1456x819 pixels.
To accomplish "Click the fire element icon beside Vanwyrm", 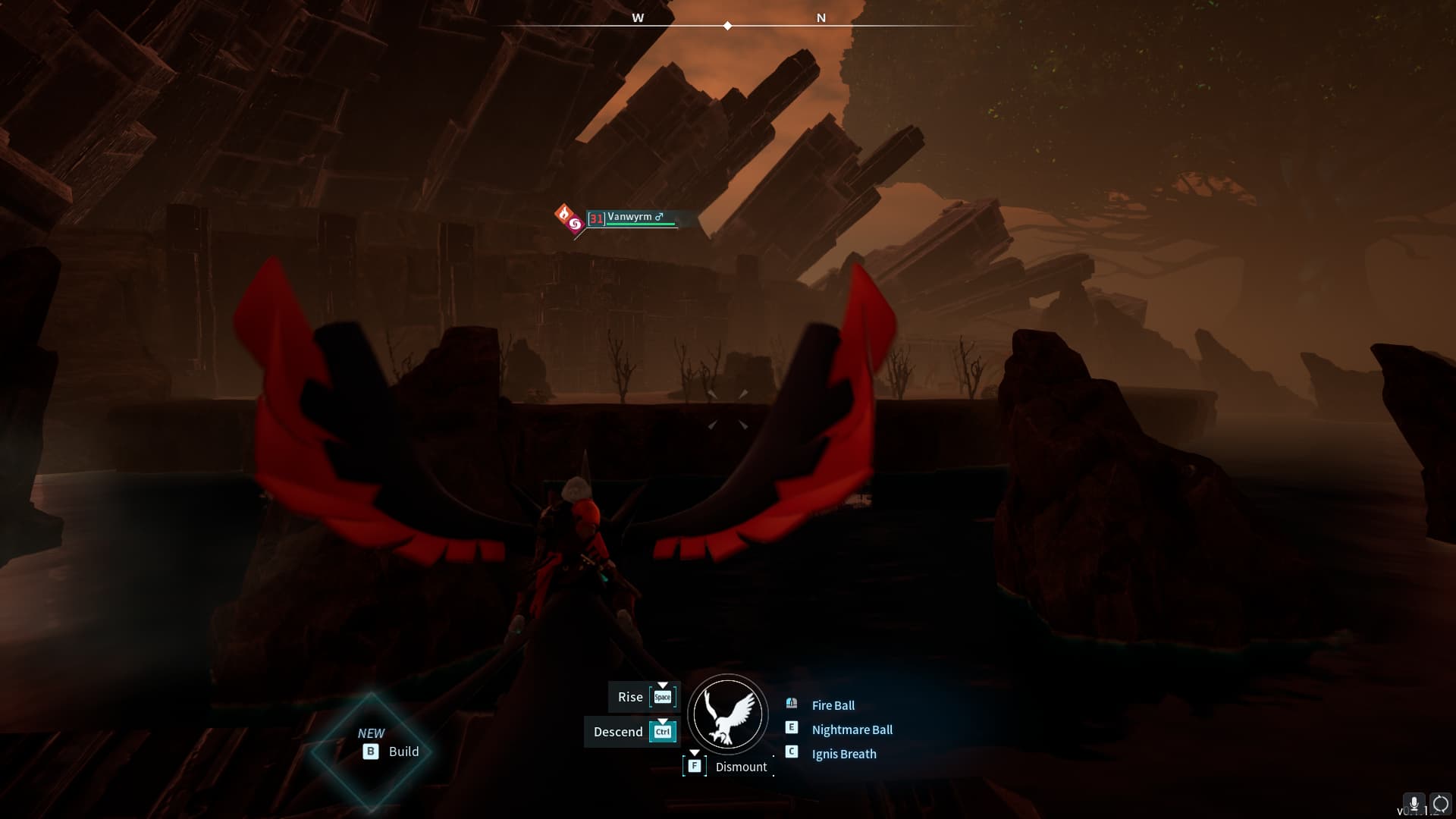I will 563,214.
